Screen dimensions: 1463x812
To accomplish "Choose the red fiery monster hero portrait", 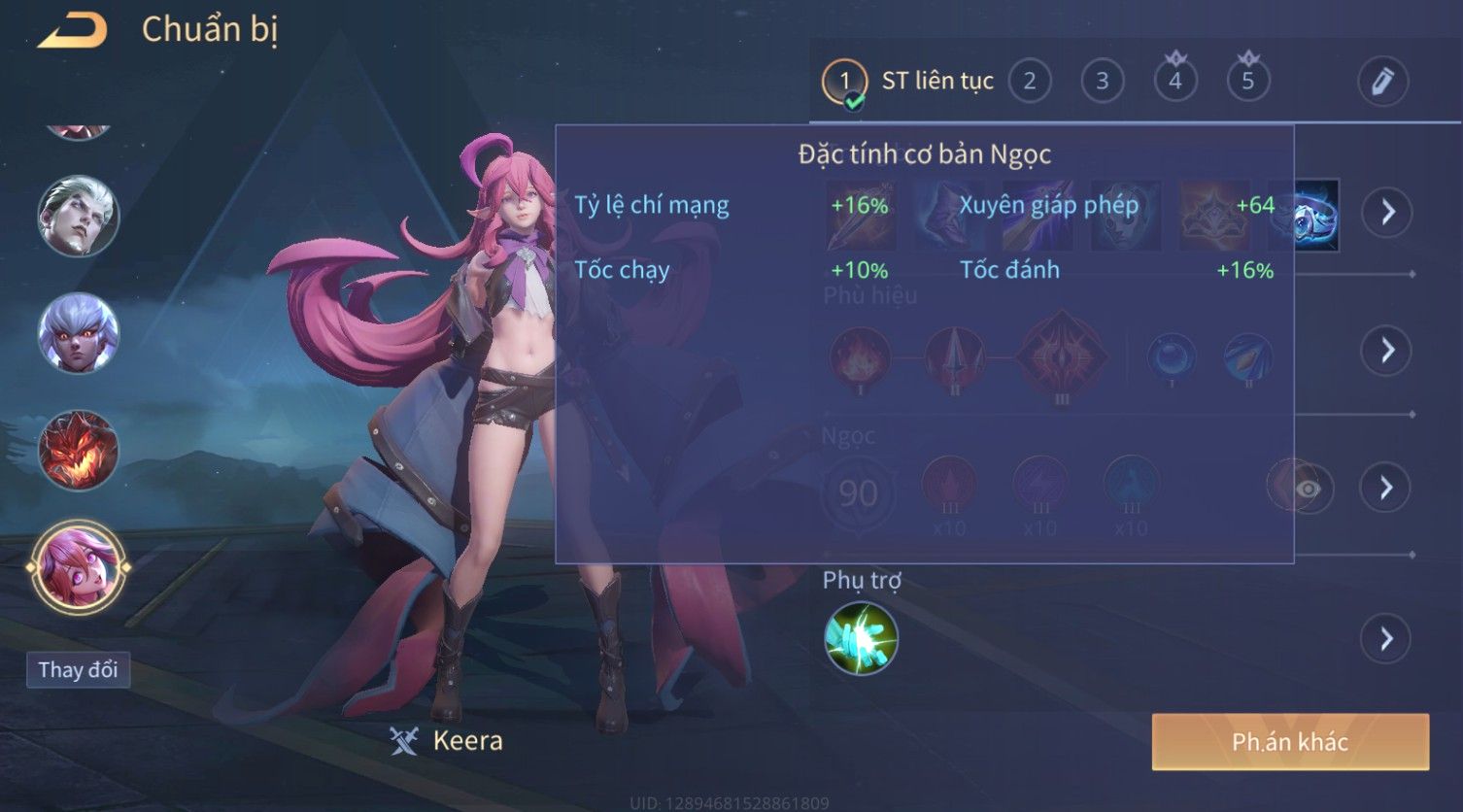I will (x=78, y=450).
